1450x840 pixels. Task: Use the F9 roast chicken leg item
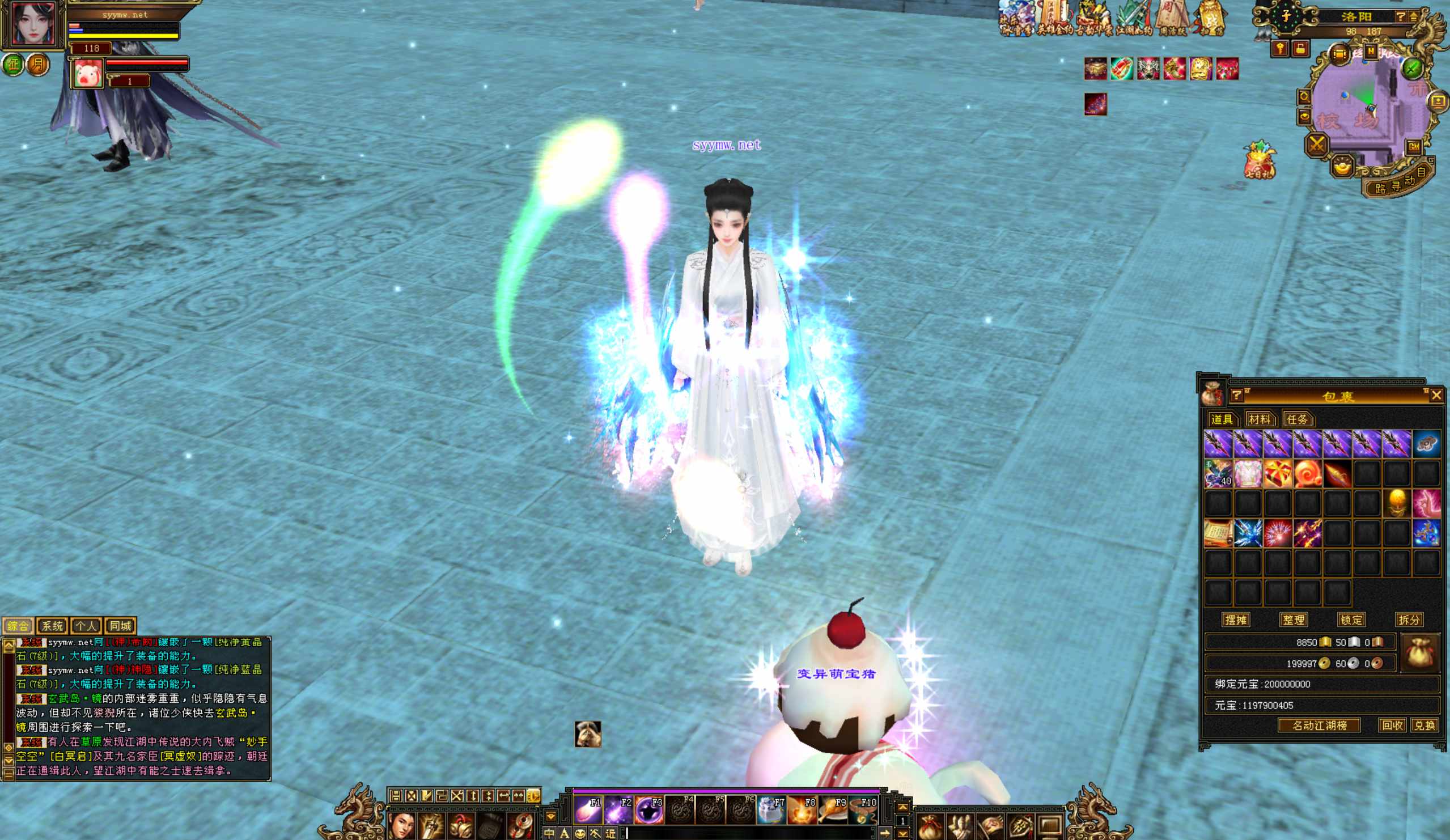tap(832, 810)
